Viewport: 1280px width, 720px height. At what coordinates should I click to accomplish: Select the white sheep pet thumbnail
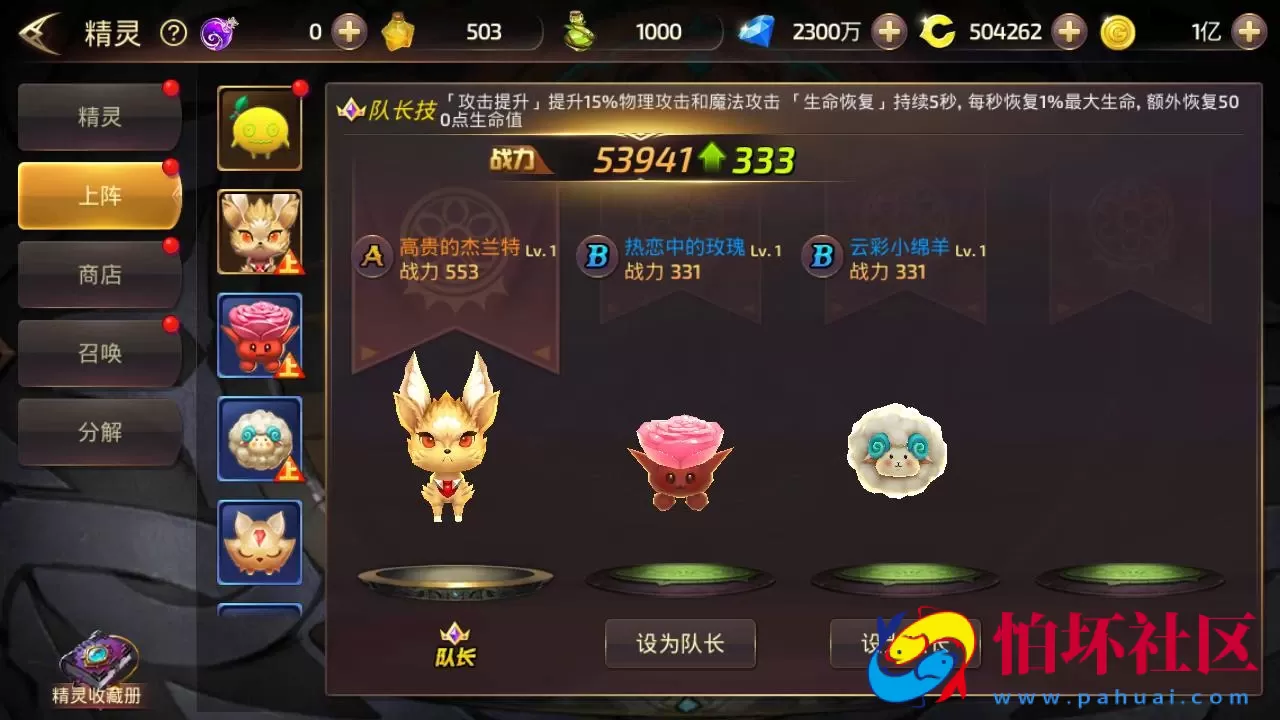click(x=259, y=439)
